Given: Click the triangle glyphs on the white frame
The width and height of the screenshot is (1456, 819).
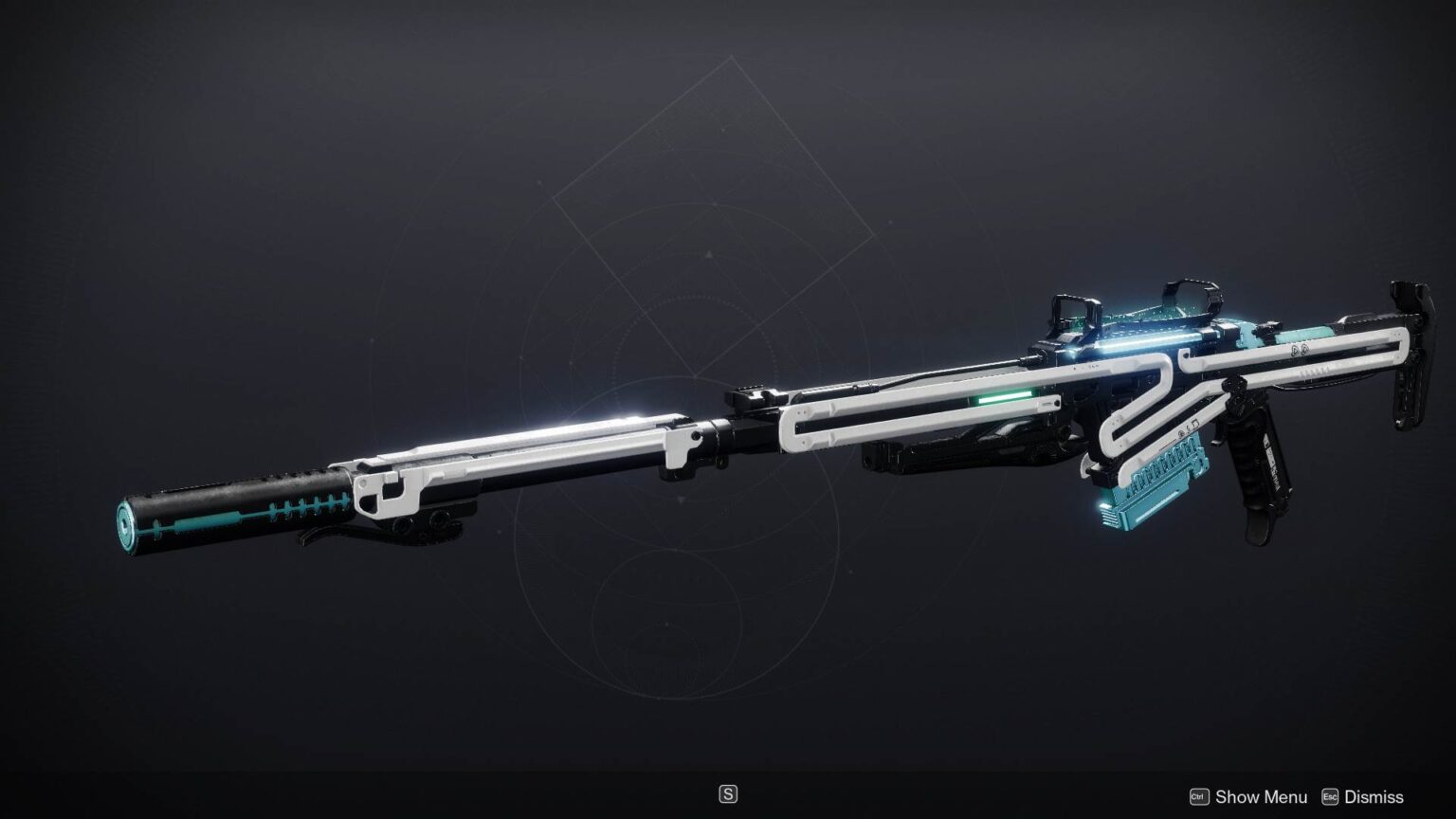Looking at the screenshot, I should coord(1299,351).
